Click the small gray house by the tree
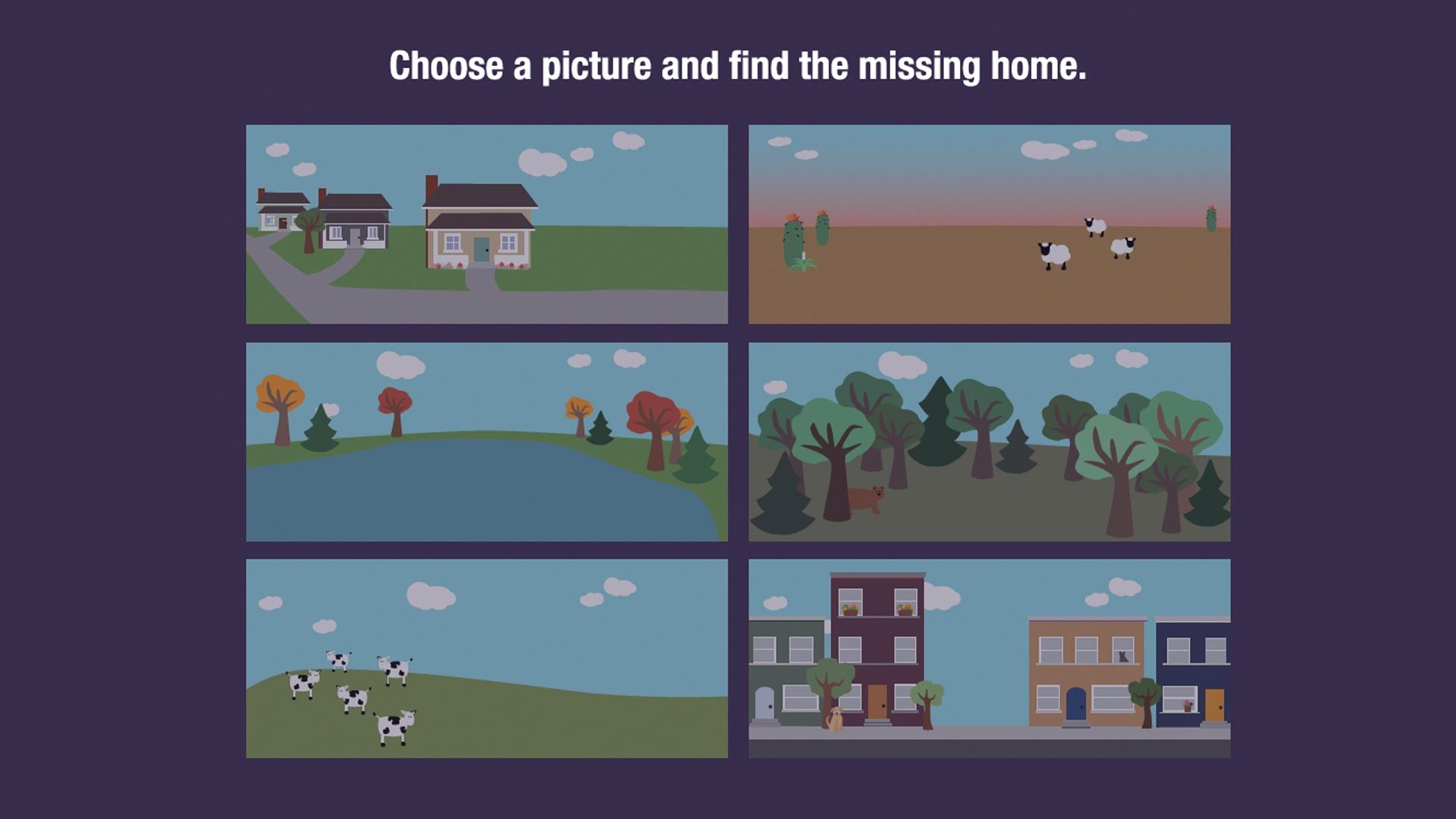Image resolution: width=1456 pixels, height=819 pixels. tap(277, 220)
